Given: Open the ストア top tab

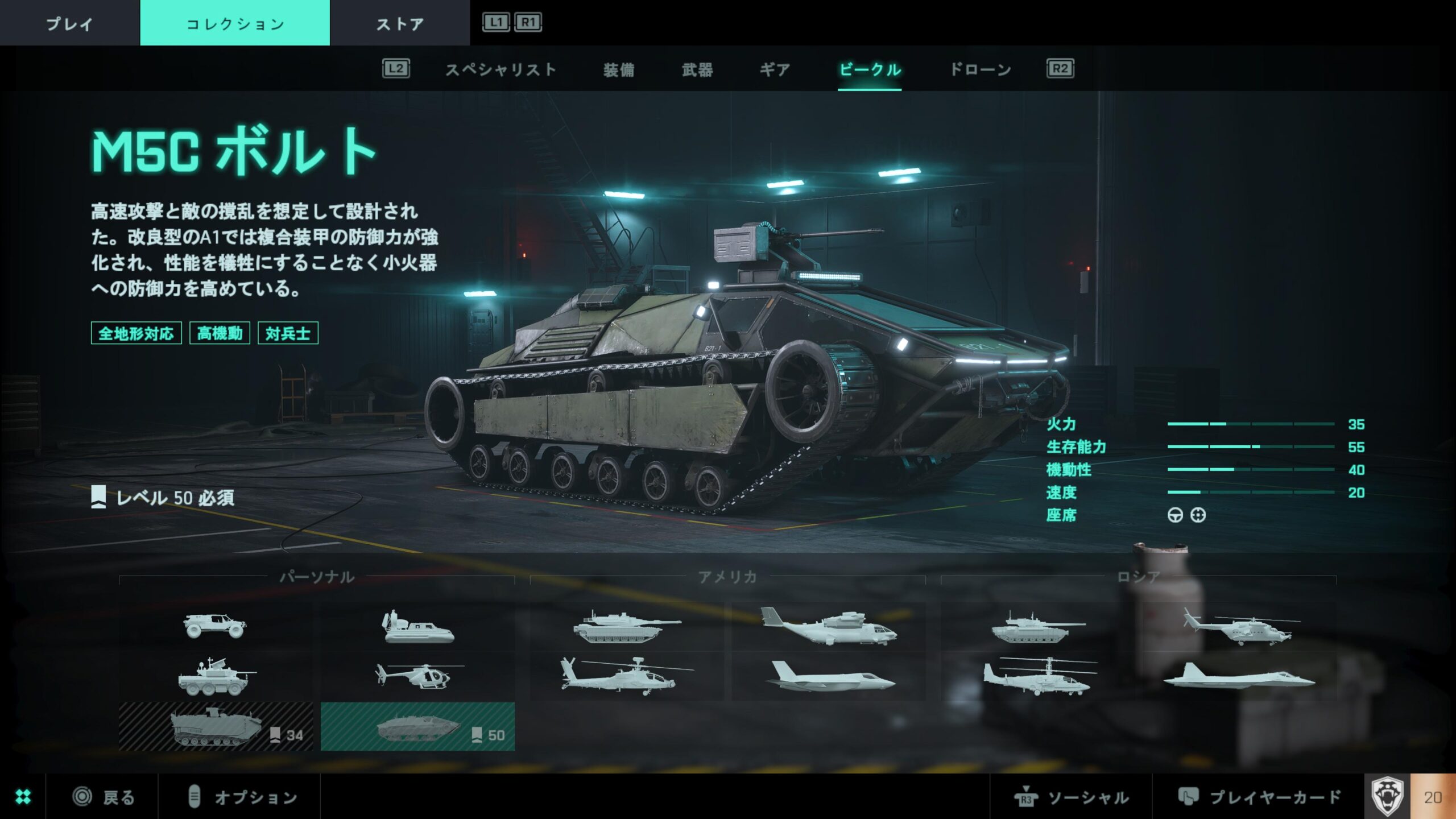Looking at the screenshot, I should coord(400,23).
